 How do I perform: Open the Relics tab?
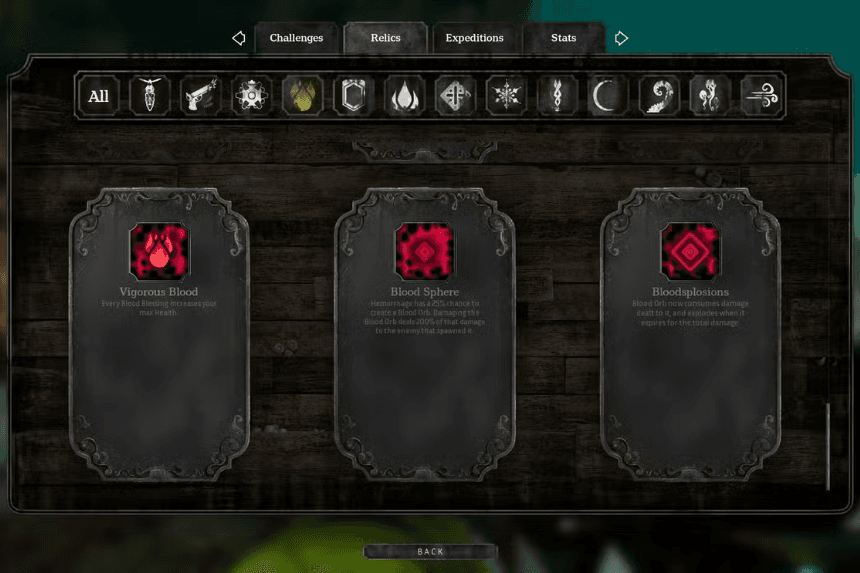click(385, 38)
